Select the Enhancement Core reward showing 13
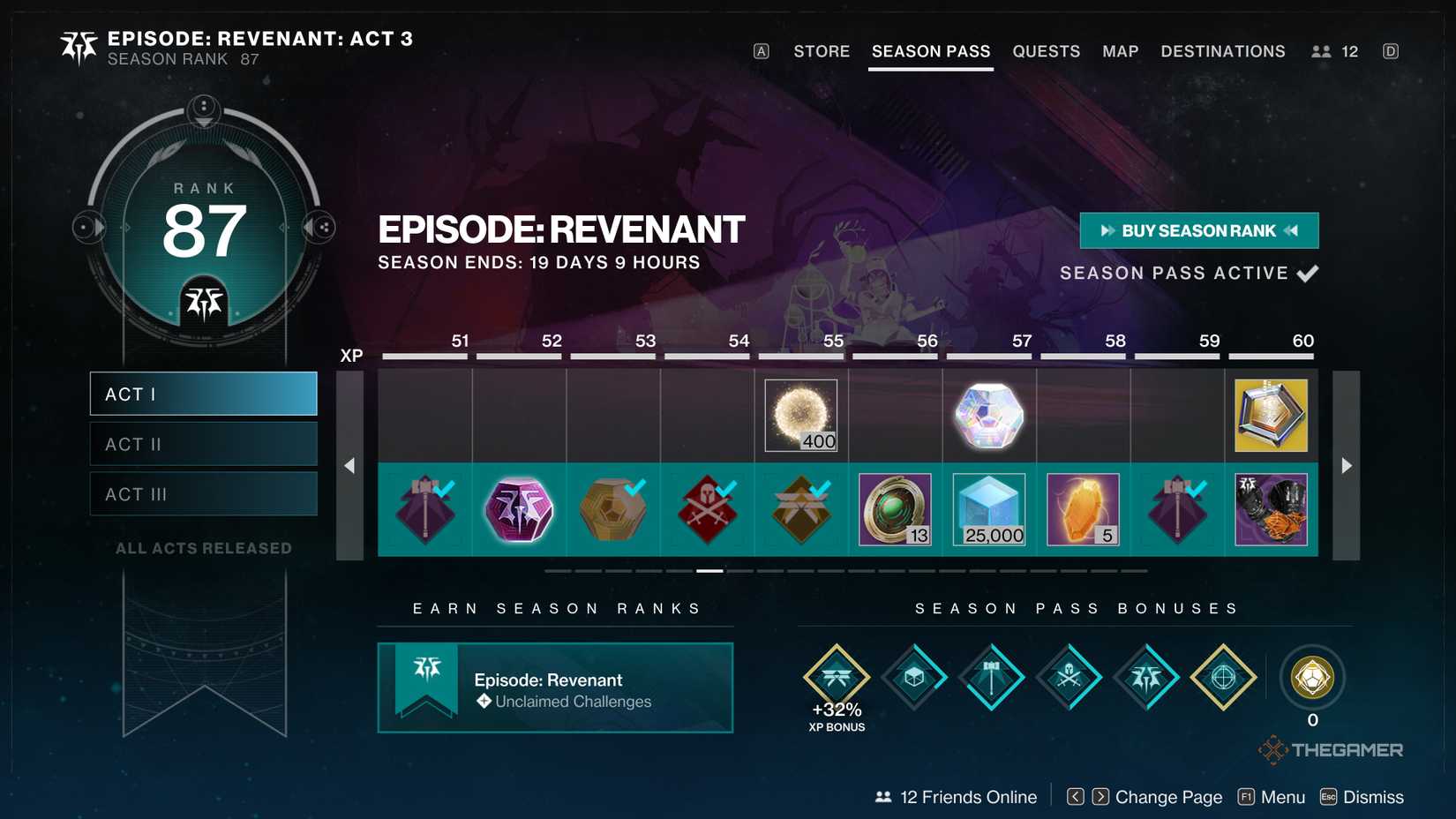 pyautogui.click(x=894, y=509)
